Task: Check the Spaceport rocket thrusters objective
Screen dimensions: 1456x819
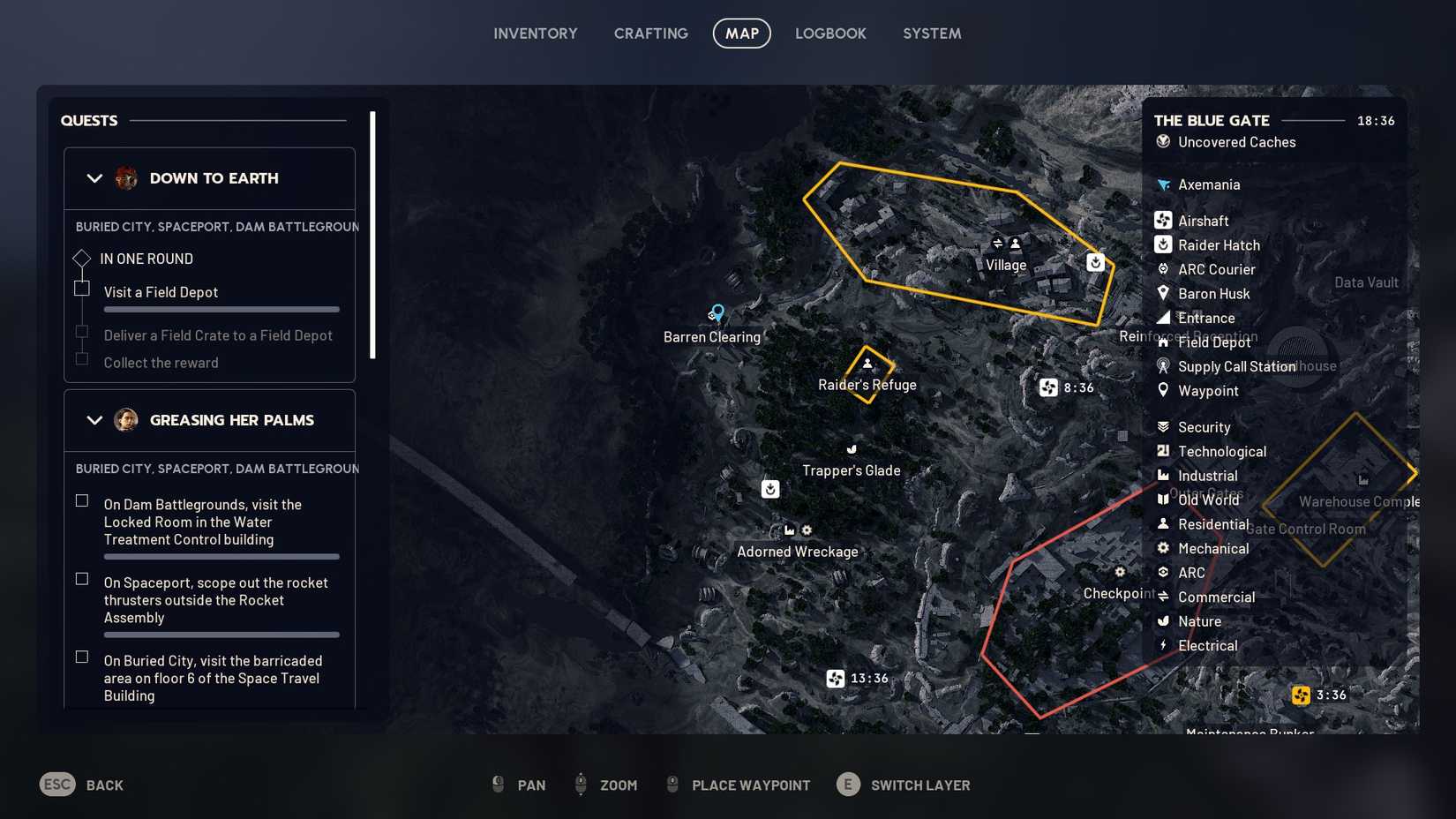Action: click(82, 579)
